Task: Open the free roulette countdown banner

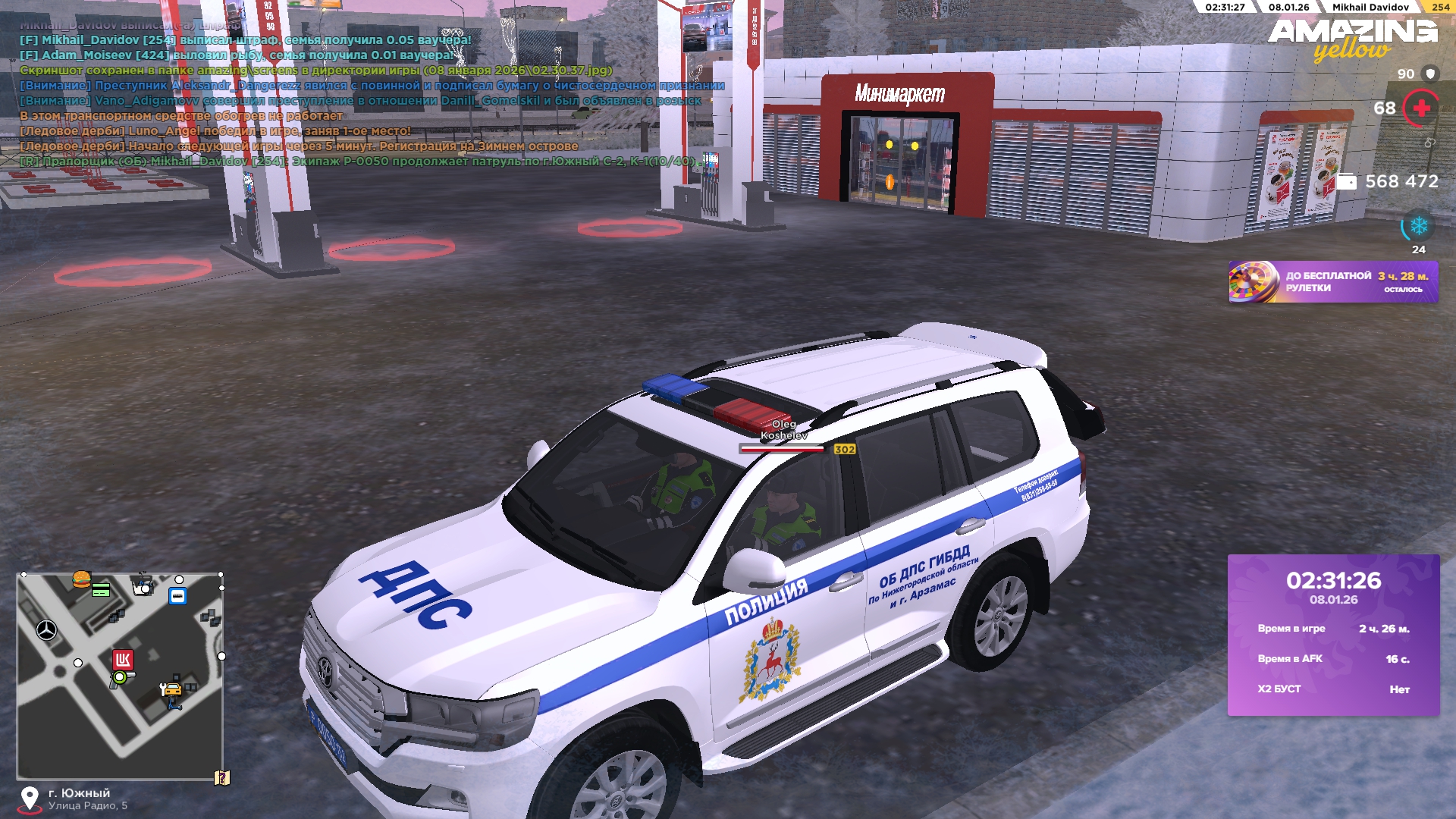Action: (x=1332, y=282)
